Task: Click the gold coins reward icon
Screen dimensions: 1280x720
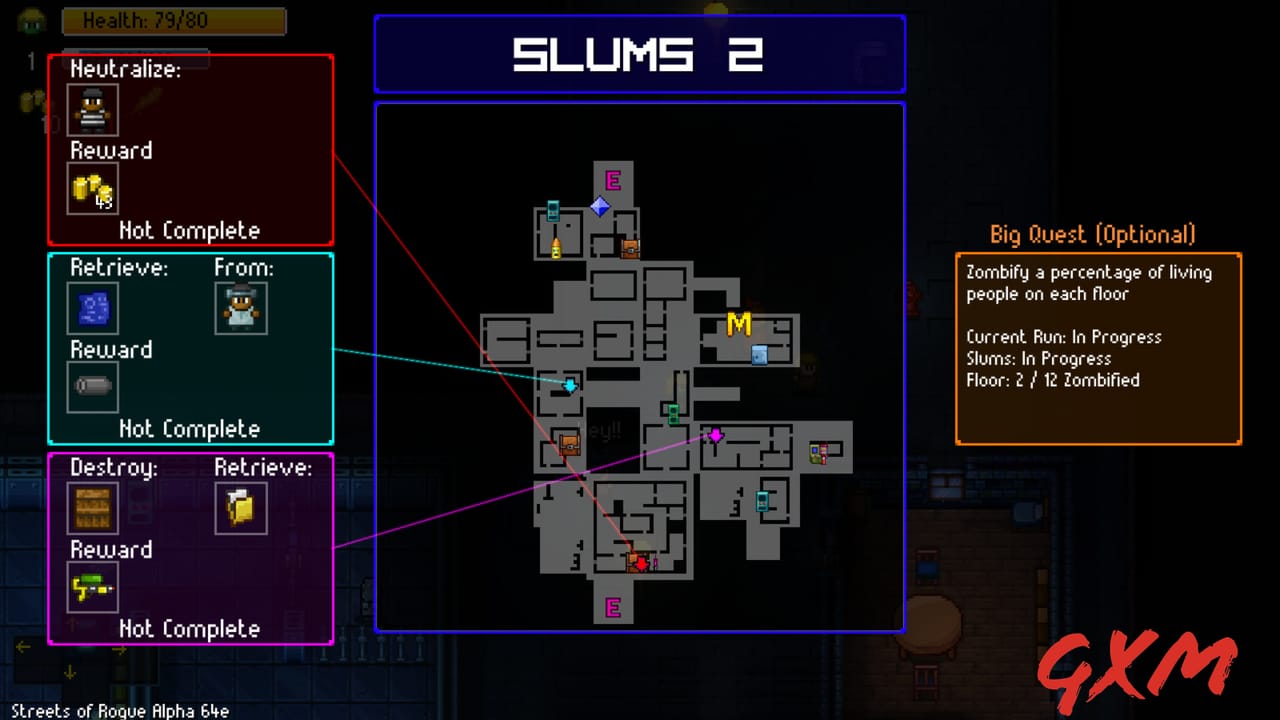Action: pyautogui.click(x=92, y=190)
